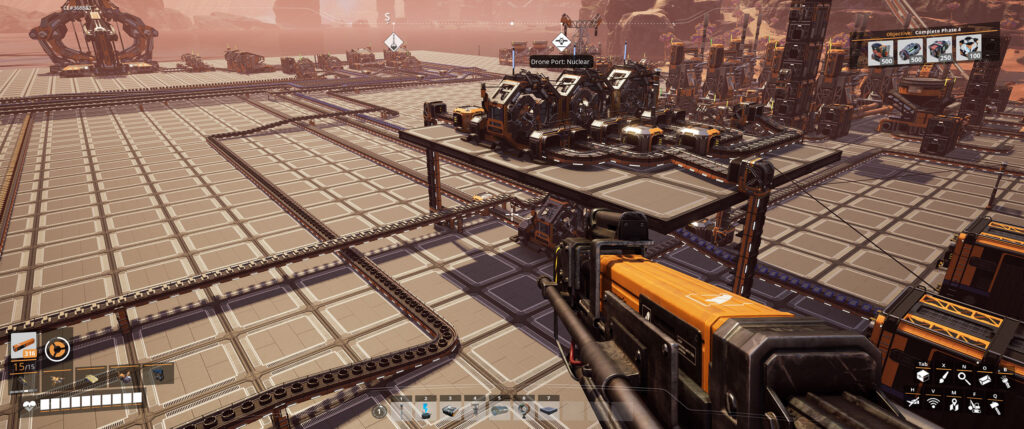
Task: Click the Drone Port: Nuclear map marker
Action: tap(561, 41)
